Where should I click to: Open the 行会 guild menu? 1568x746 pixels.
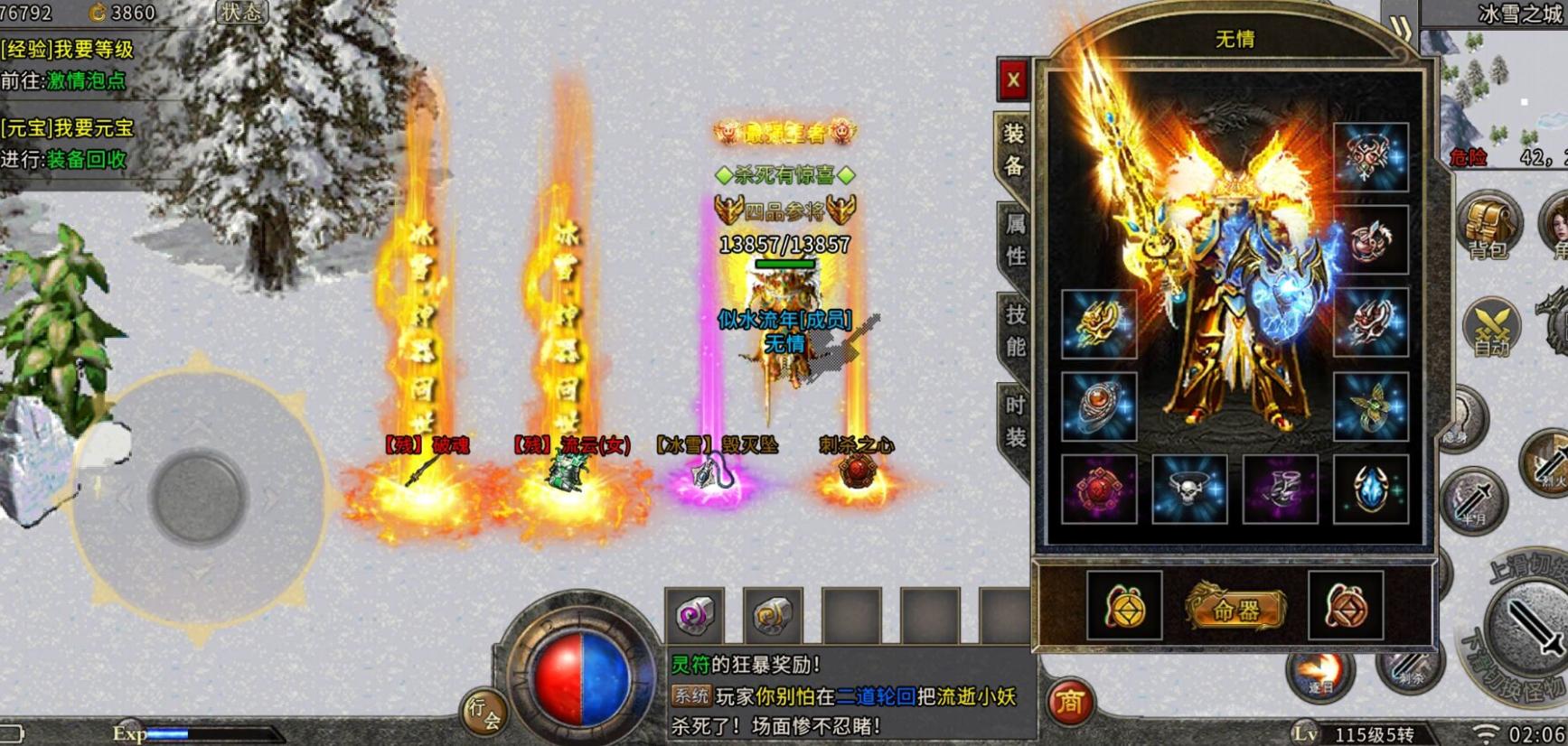pos(484,713)
